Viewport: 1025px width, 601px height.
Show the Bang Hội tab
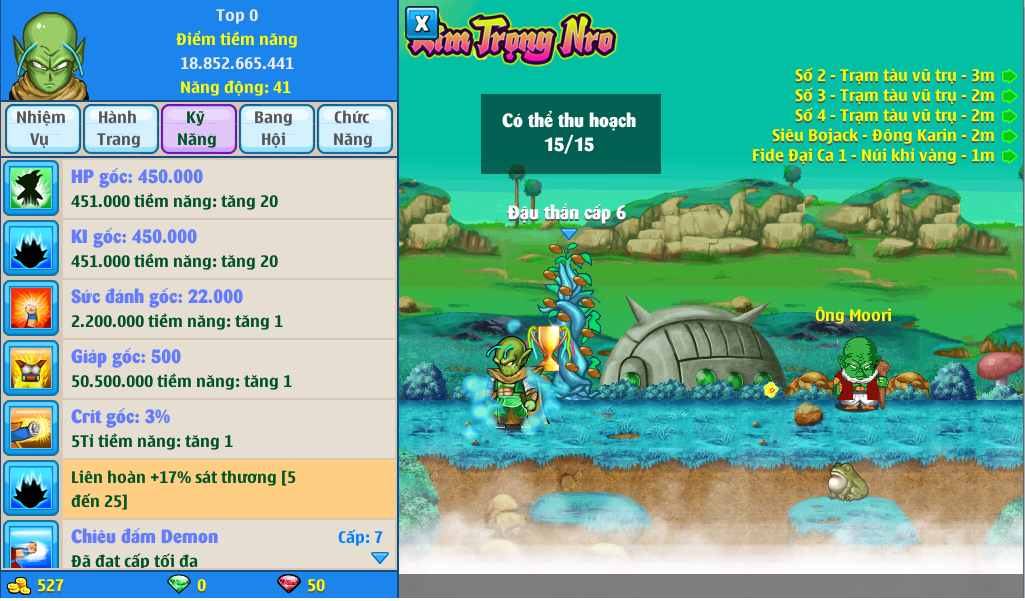(275, 129)
